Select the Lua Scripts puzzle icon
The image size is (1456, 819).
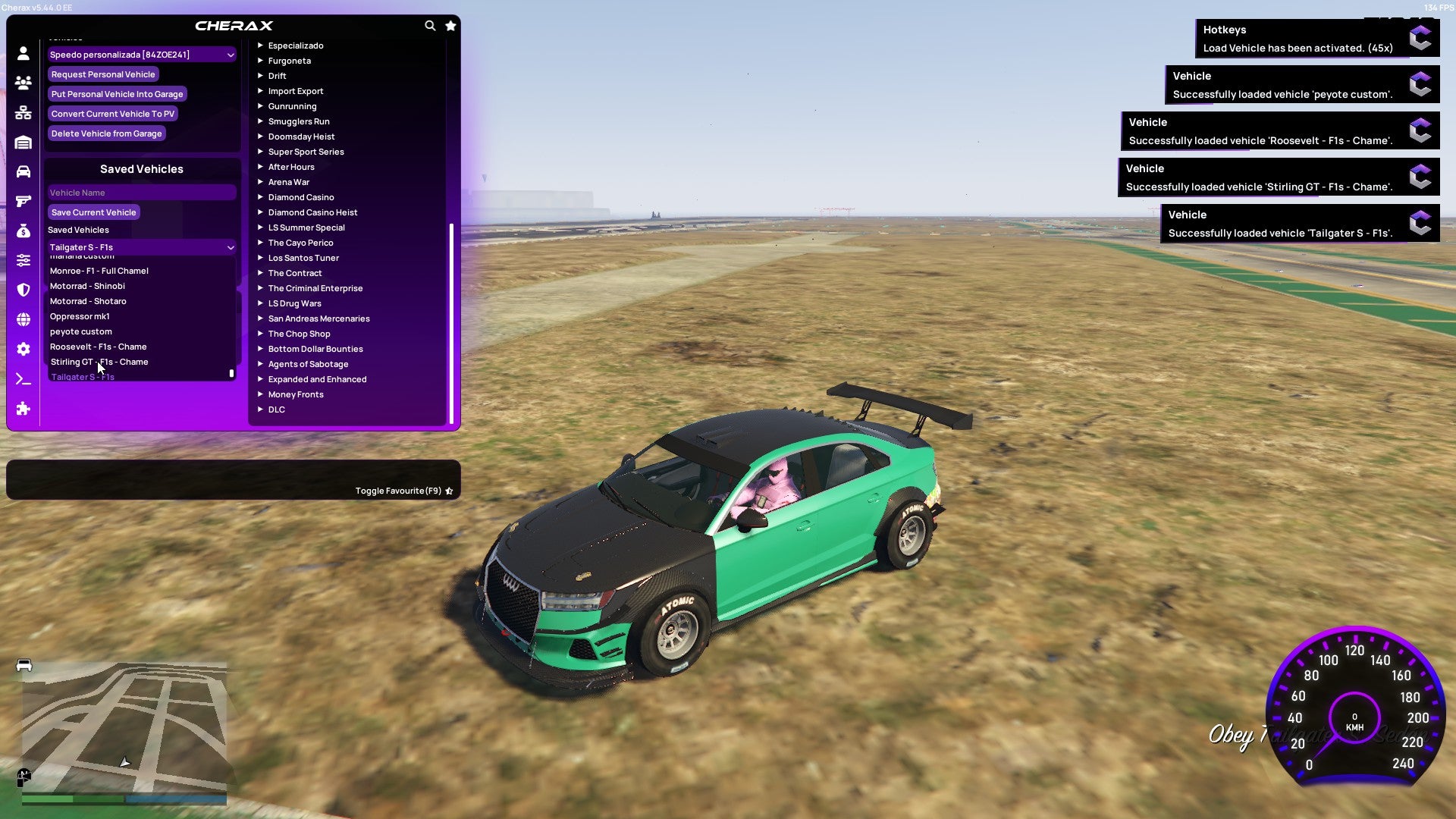pos(23,409)
